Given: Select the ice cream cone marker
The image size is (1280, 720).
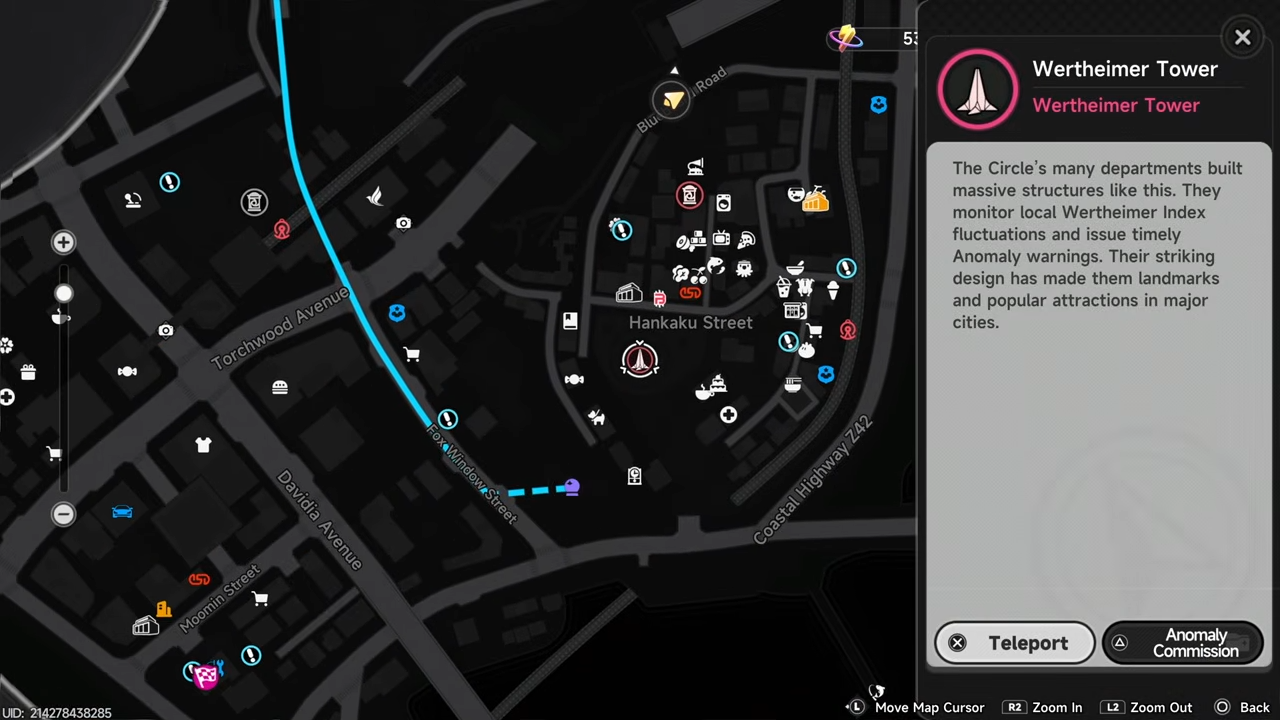Looking at the screenshot, I should 832,290.
